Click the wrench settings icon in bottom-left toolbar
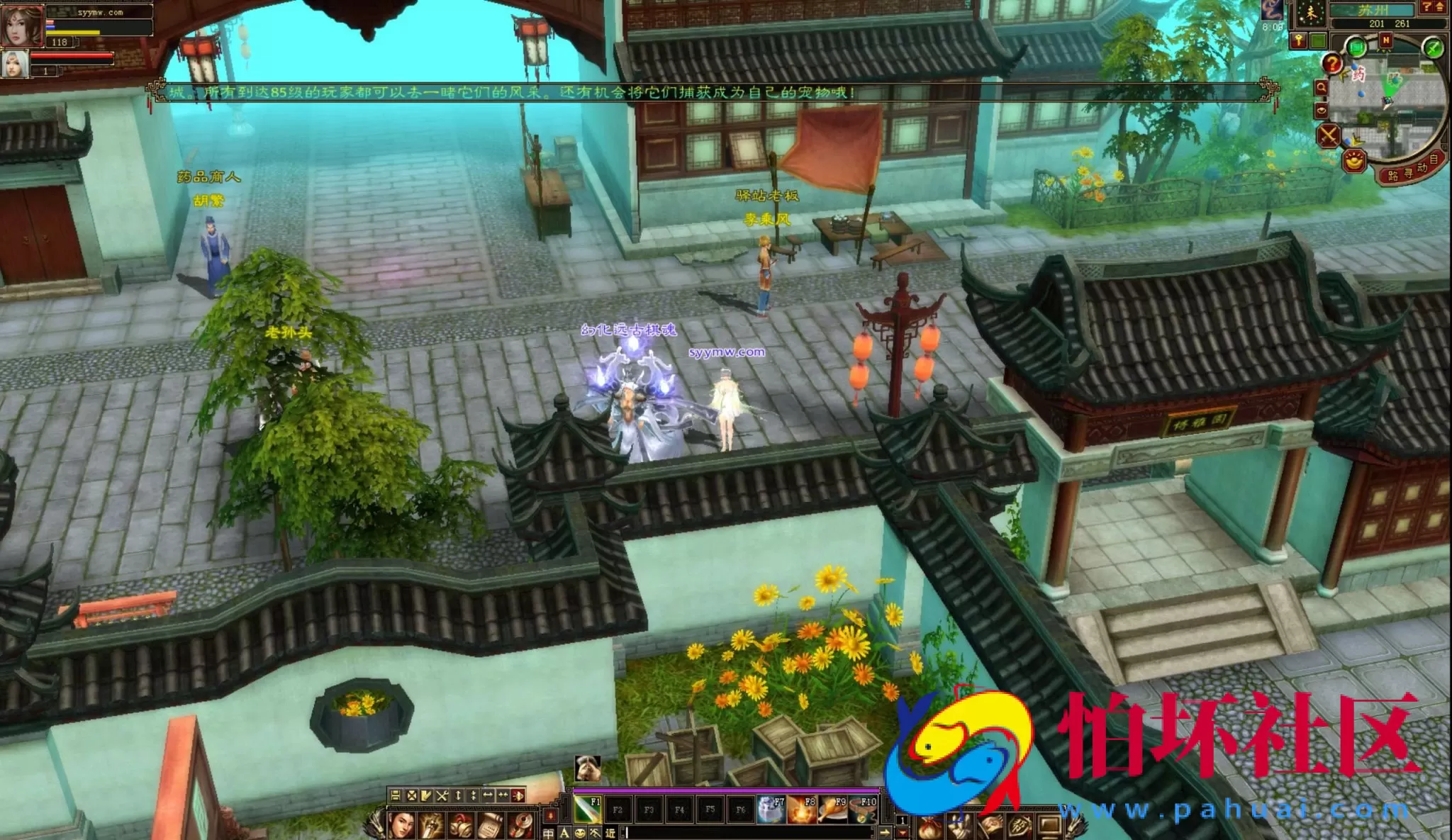The width and height of the screenshot is (1452, 840). coord(442,797)
